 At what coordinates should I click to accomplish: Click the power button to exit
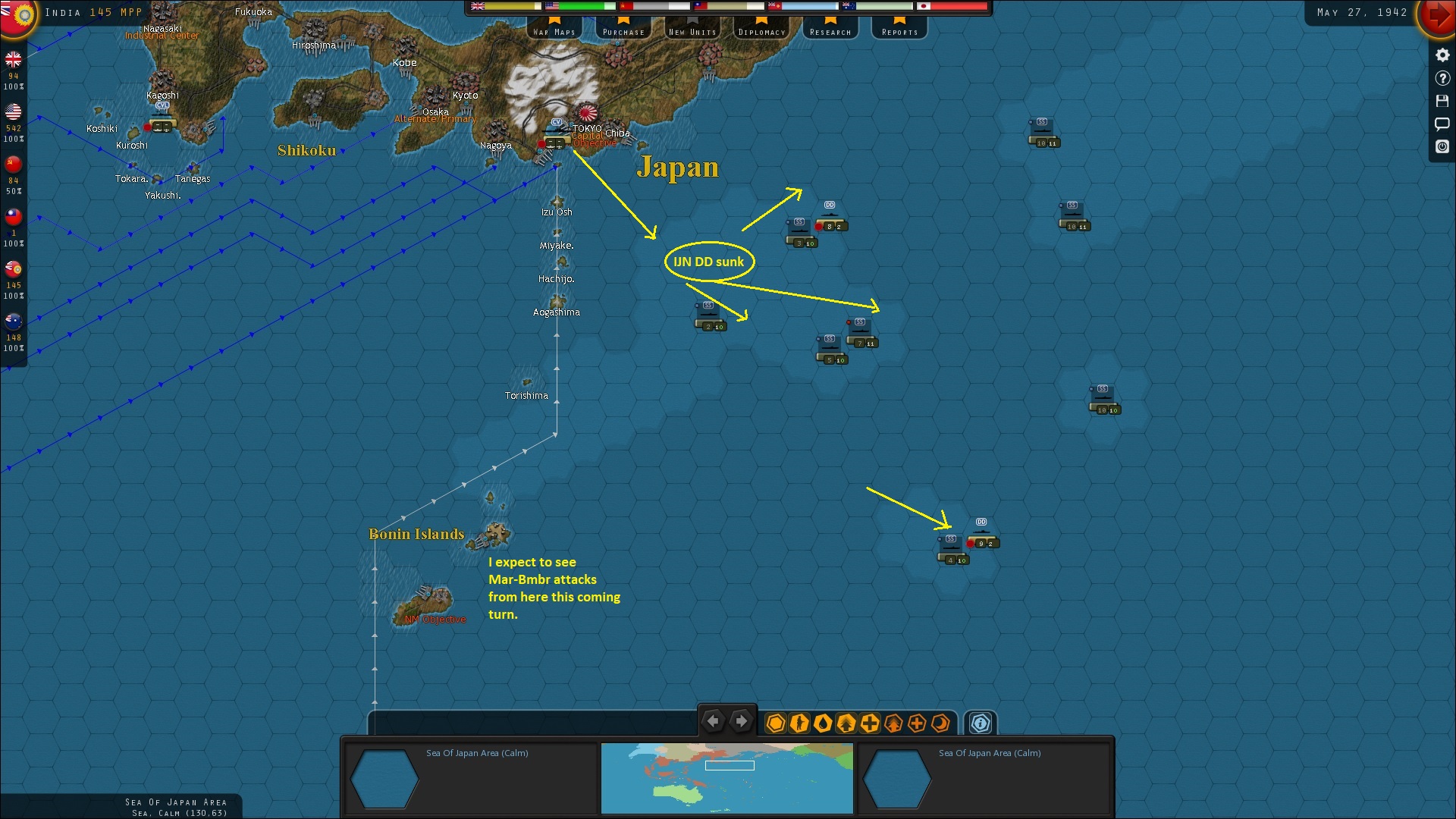click(1442, 147)
